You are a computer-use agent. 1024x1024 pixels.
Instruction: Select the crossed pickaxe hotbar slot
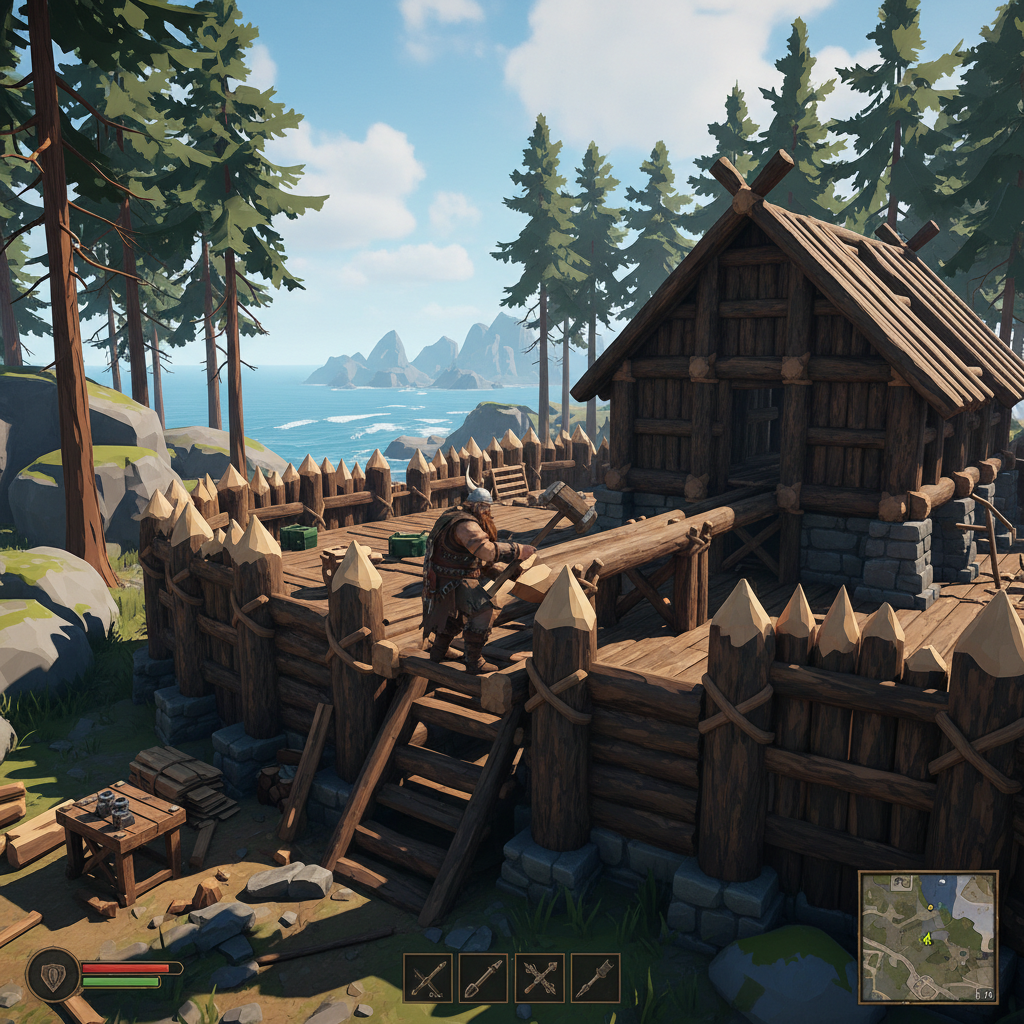pyautogui.click(x=428, y=977)
